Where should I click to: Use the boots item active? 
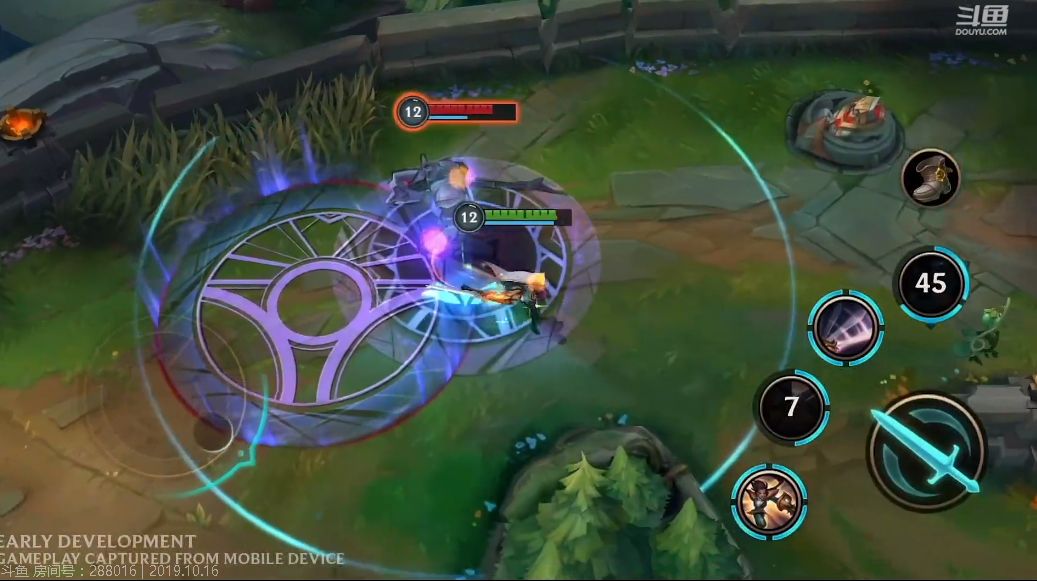pos(931,178)
